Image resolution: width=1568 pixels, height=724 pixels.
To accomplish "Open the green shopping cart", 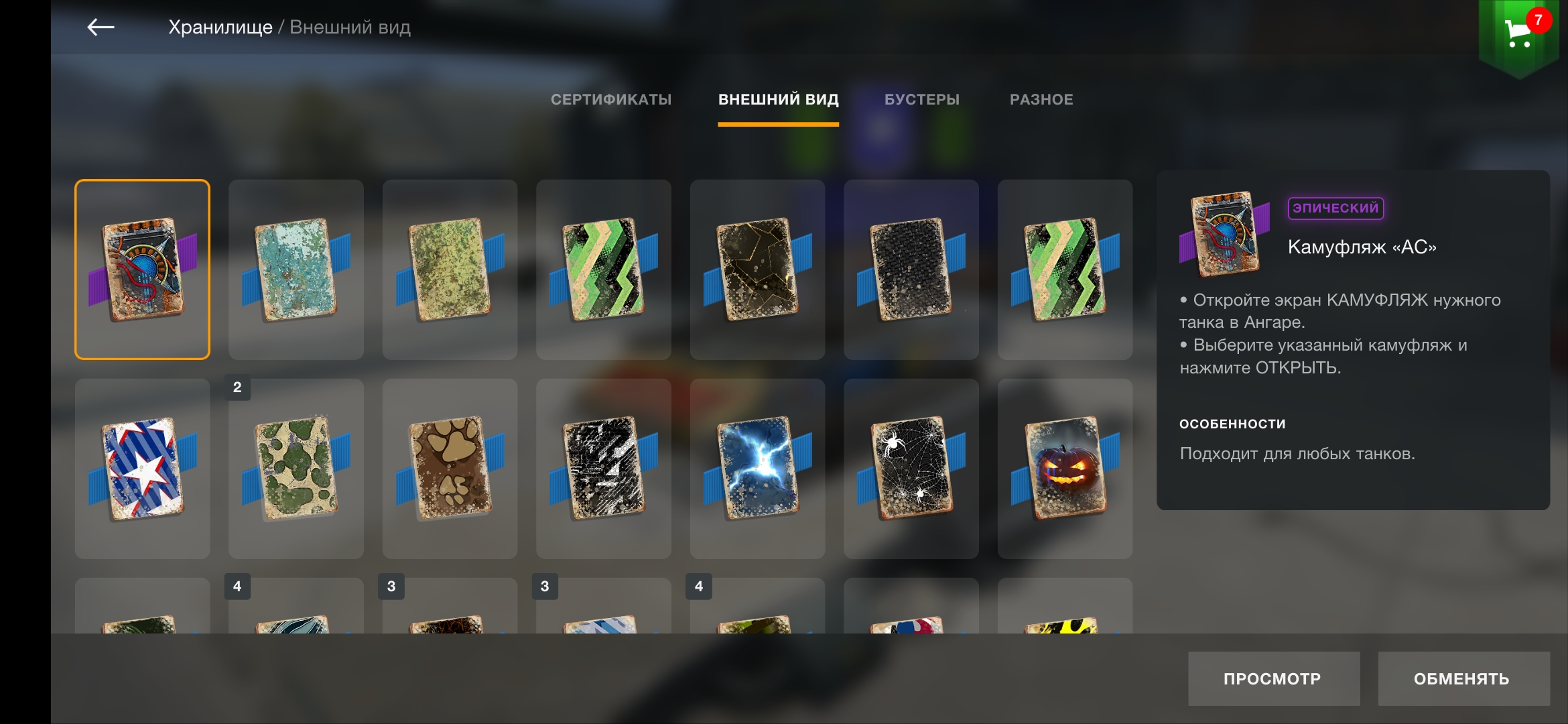I will pyautogui.click(x=1518, y=34).
